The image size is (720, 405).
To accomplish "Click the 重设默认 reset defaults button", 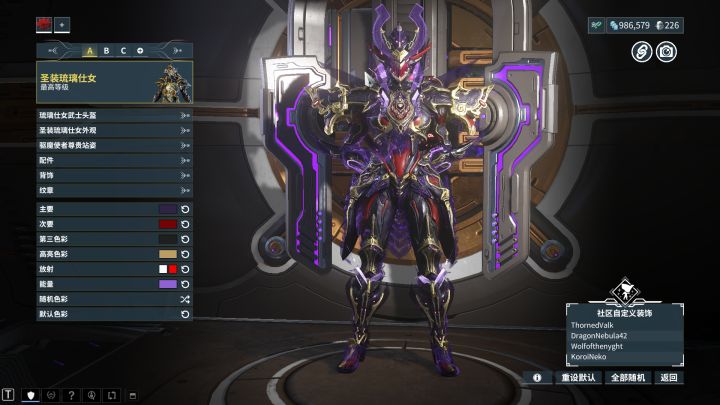I will click(579, 378).
